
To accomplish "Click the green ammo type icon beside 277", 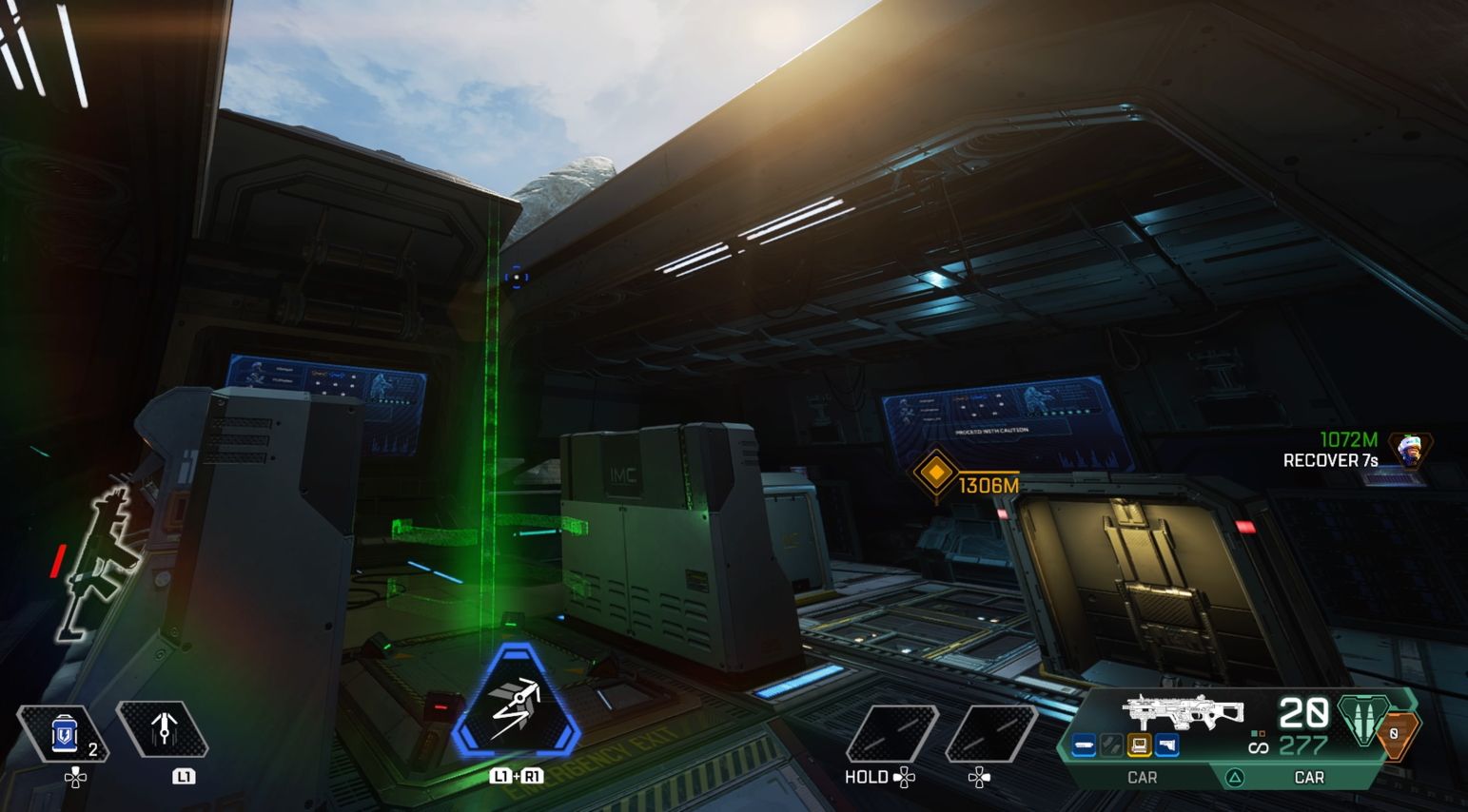I will pos(1361,721).
